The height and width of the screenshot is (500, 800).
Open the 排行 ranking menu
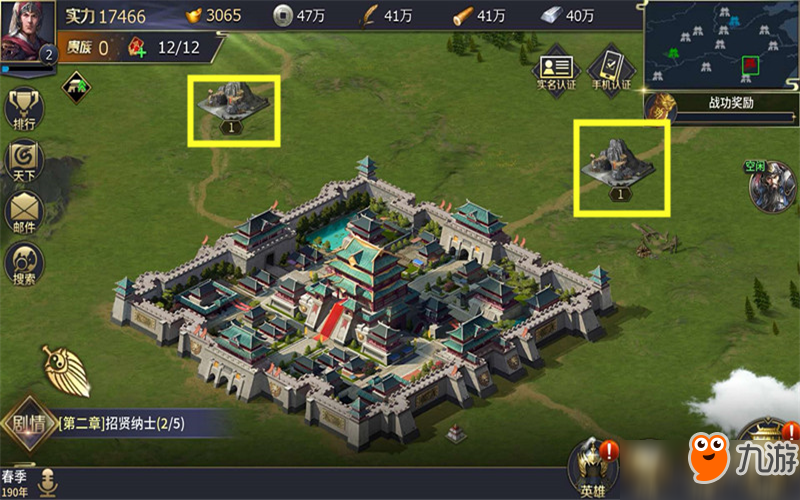pos(24,109)
